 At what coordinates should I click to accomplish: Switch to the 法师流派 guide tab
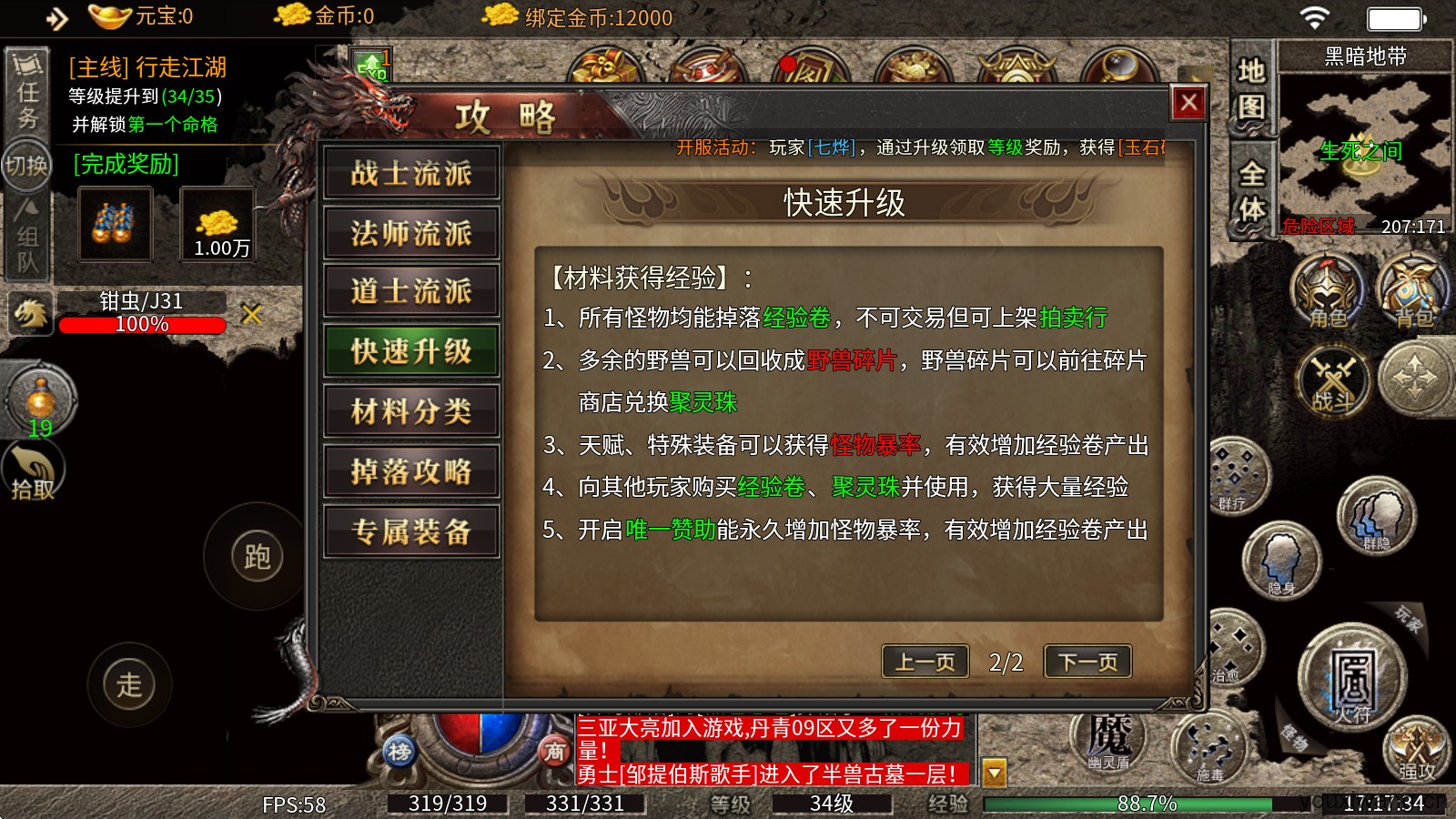(x=411, y=233)
